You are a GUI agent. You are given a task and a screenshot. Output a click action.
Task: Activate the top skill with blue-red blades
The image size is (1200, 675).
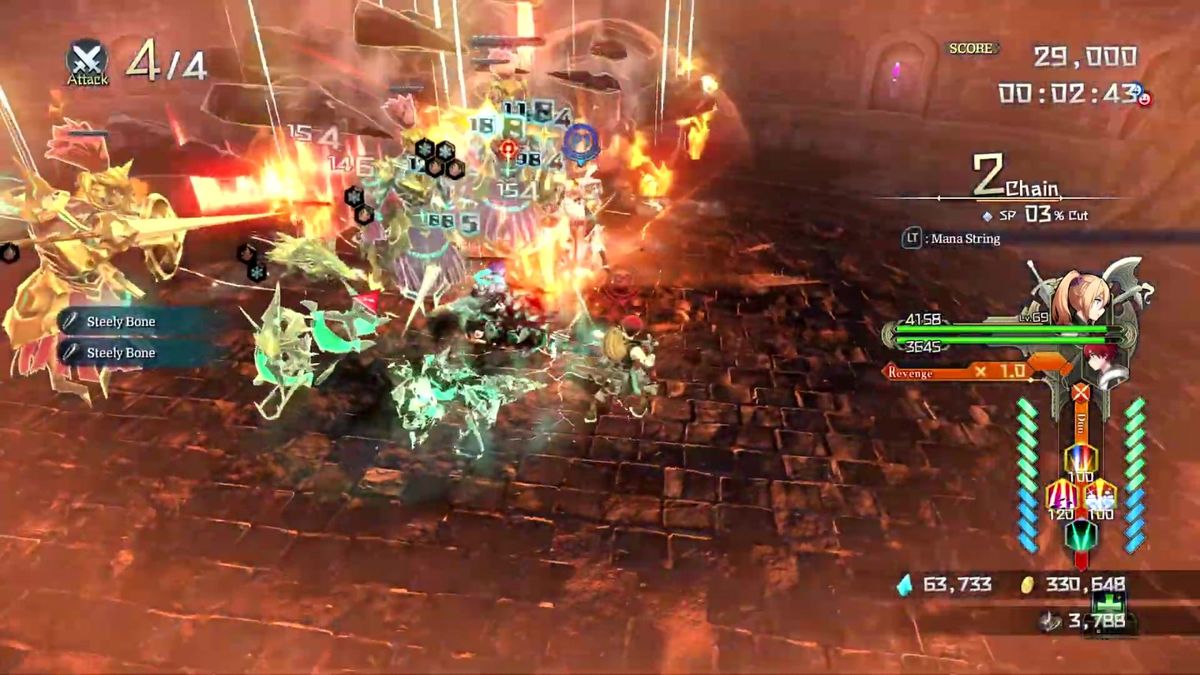(x=1079, y=460)
